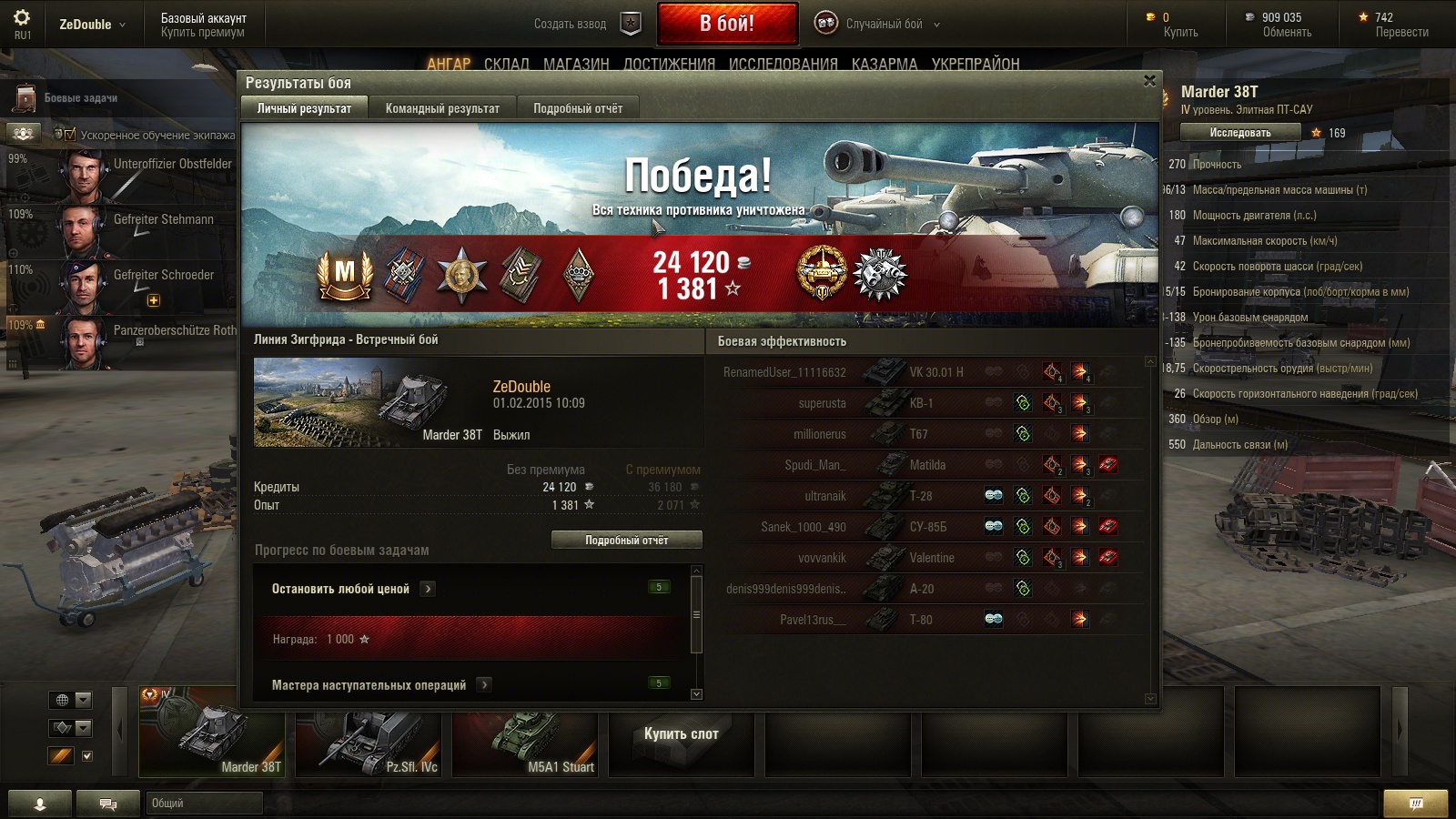
Task: Click the Исследовать button for Marder 38T
Action: click(1239, 133)
